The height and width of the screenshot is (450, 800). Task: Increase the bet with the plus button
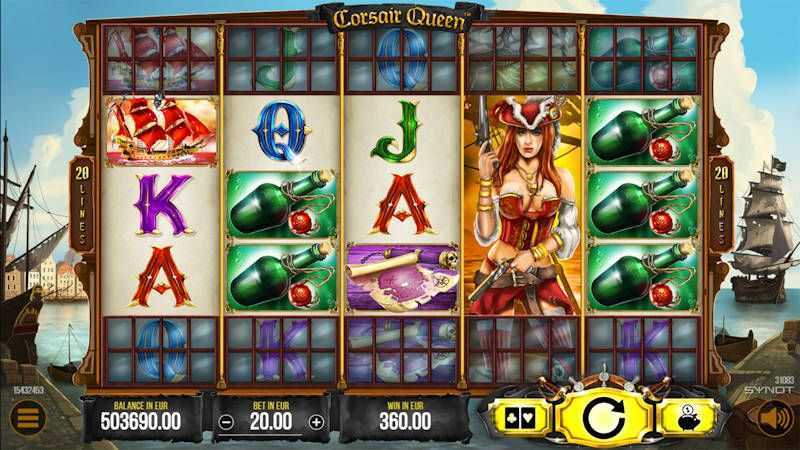point(317,421)
